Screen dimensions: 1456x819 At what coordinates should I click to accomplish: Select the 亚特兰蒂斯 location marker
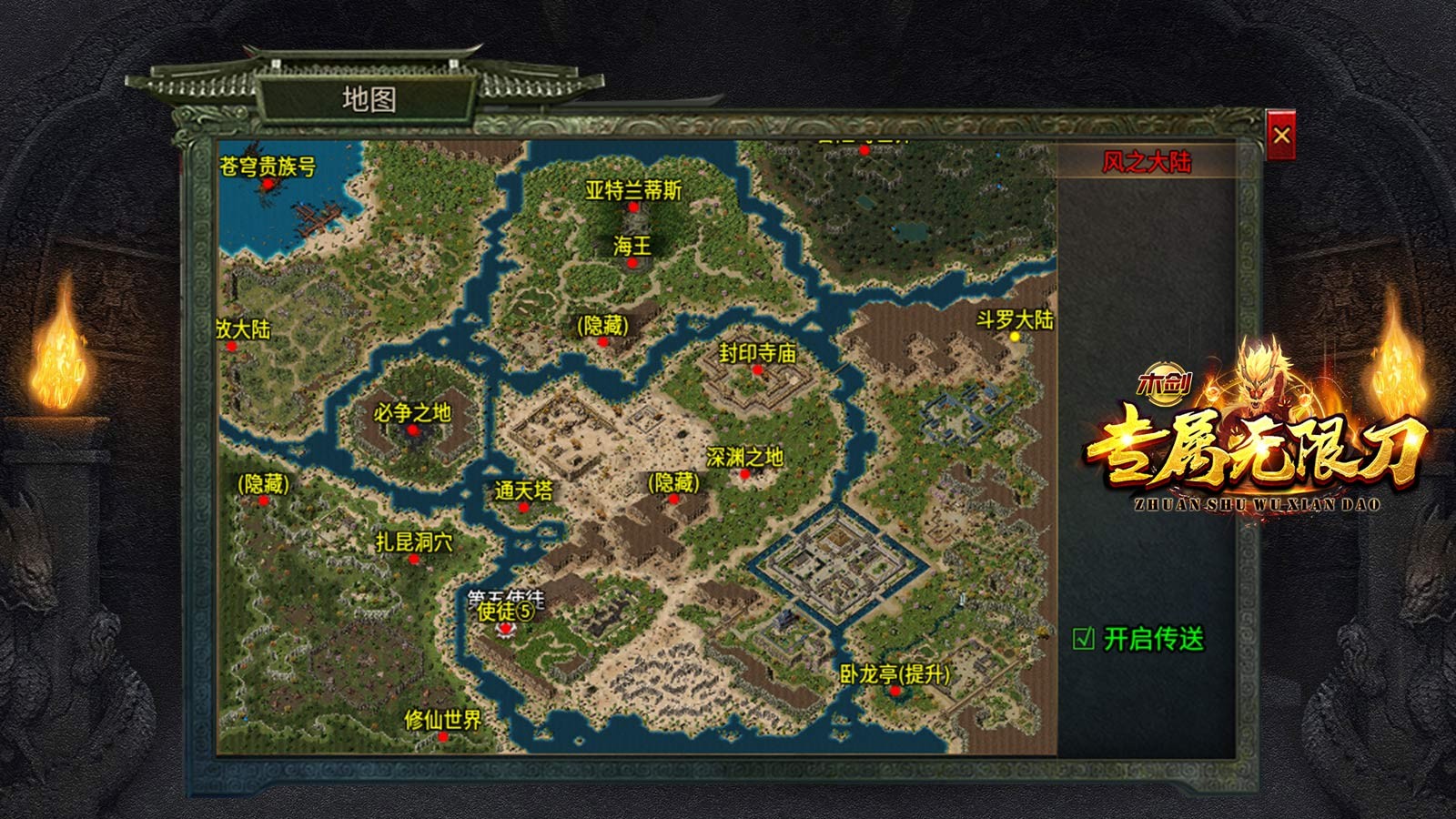pyautogui.click(x=633, y=207)
